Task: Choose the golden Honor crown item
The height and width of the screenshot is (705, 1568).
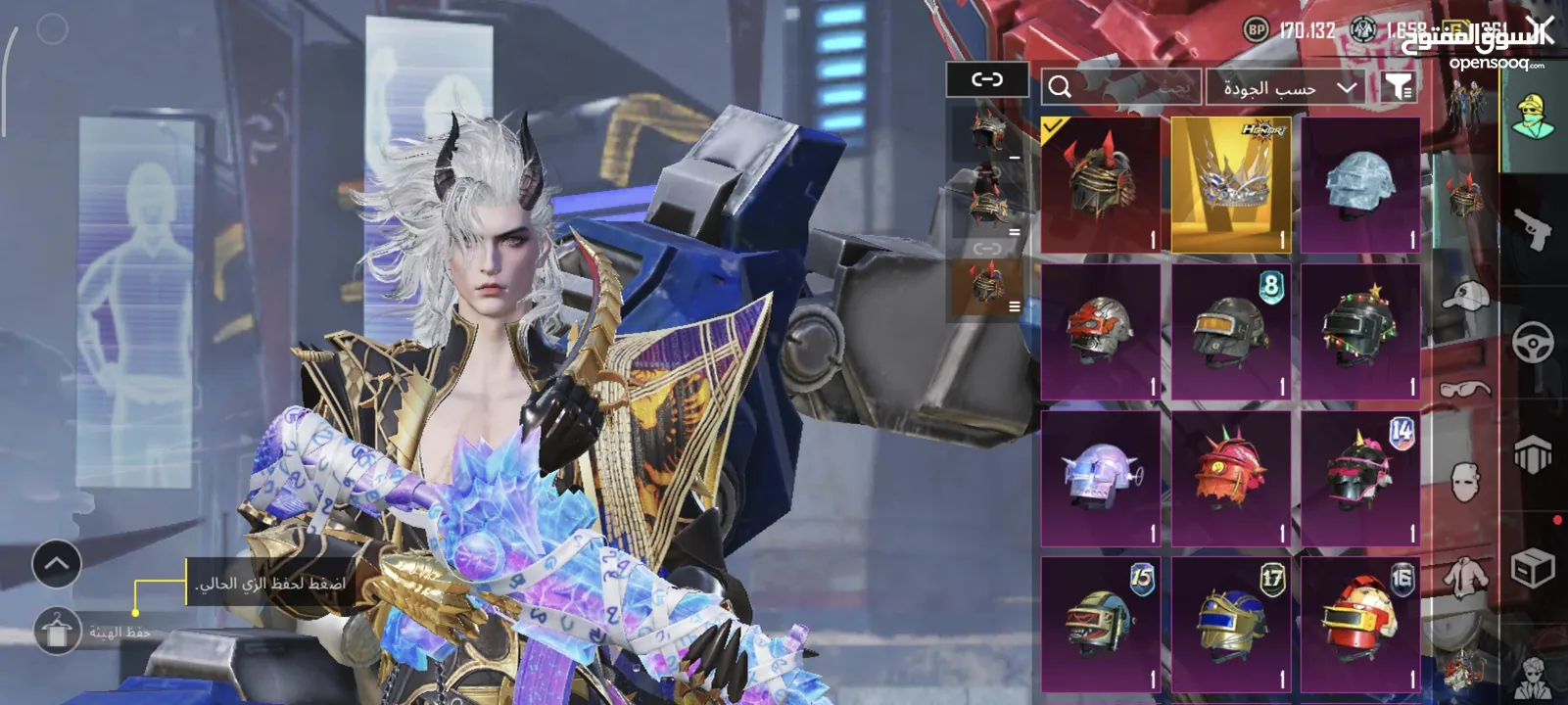Action: 1231,185
